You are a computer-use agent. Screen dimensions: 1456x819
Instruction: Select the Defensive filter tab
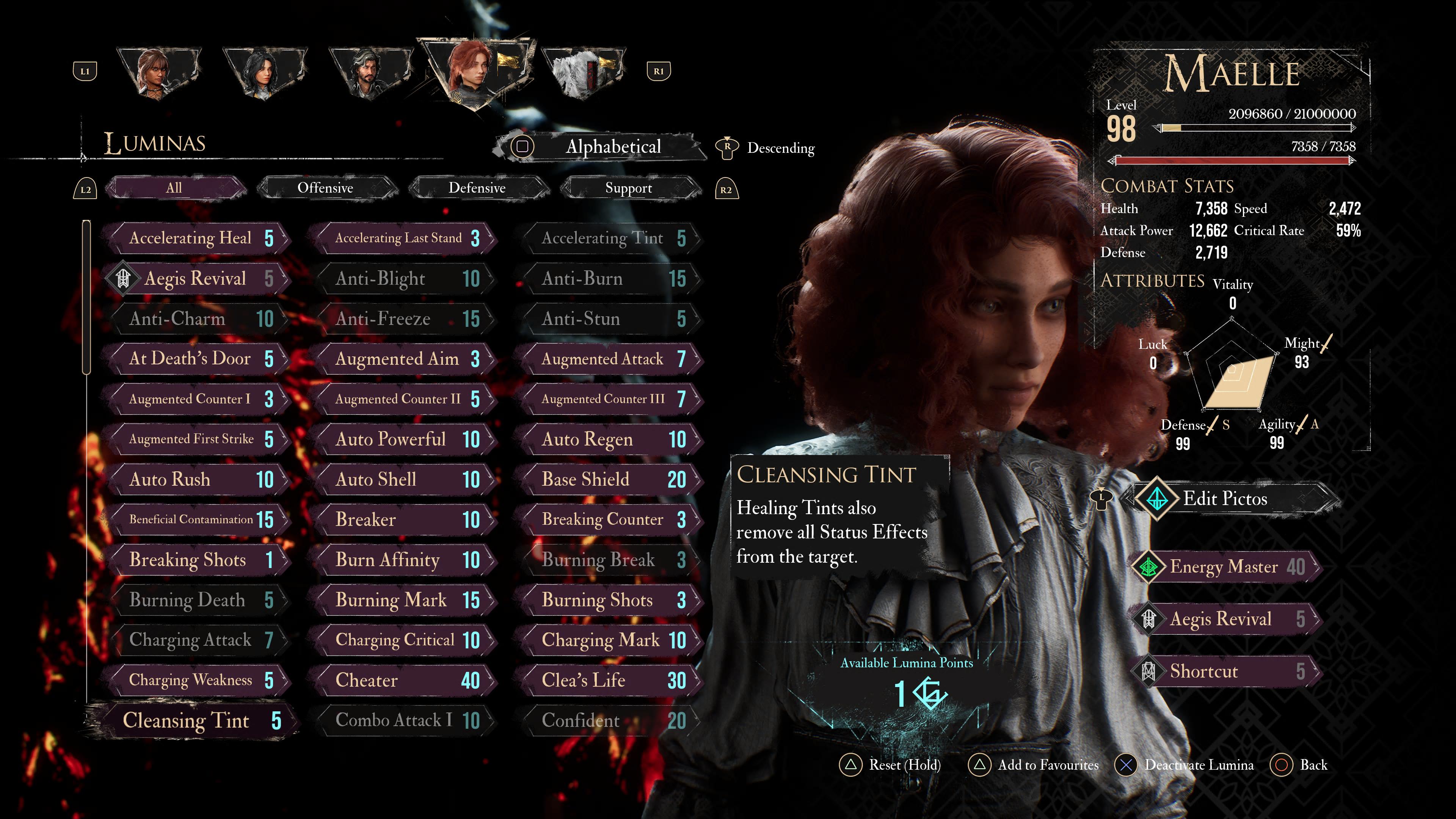[477, 188]
